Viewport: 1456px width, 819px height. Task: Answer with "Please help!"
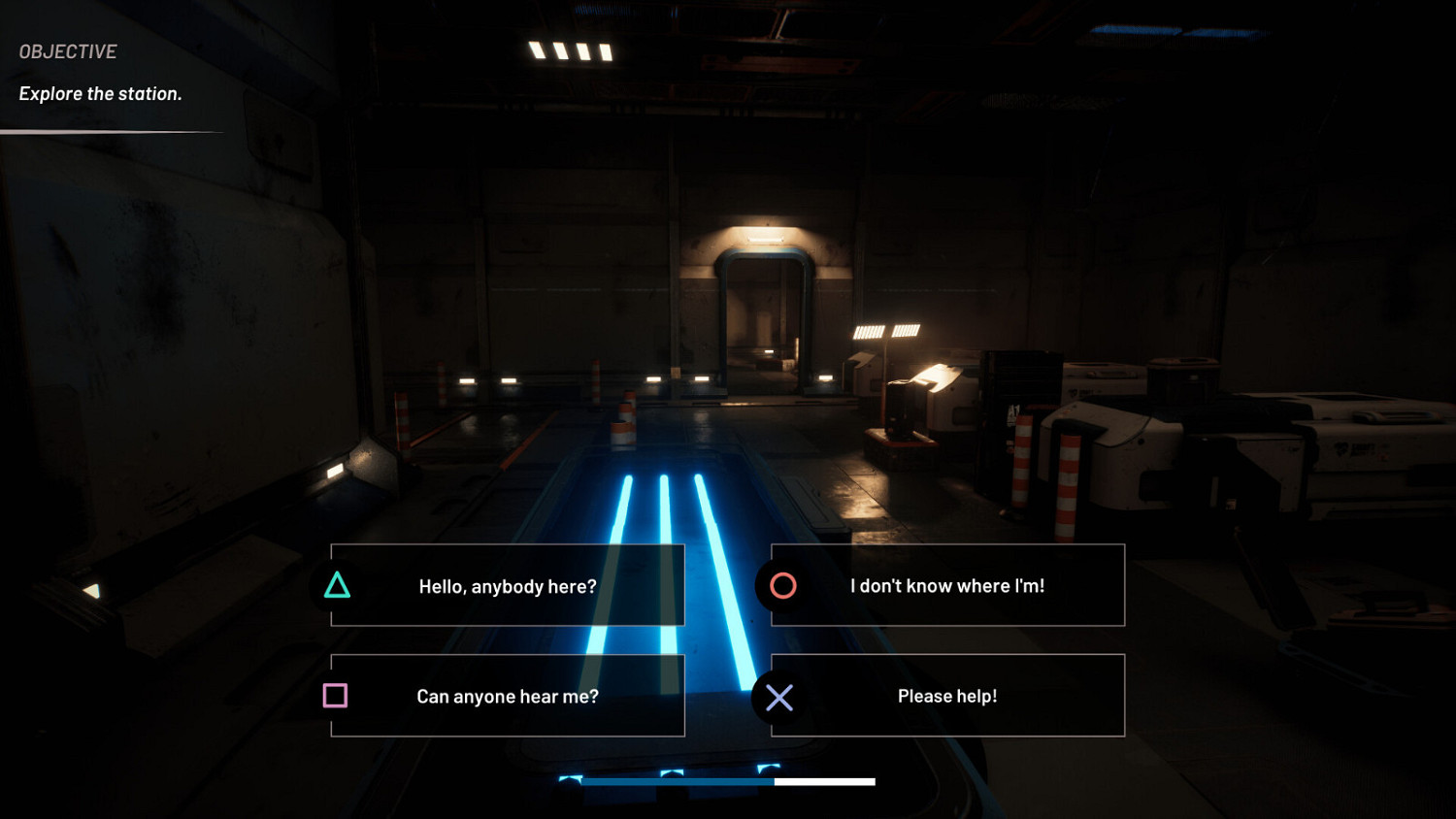[947, 696]
